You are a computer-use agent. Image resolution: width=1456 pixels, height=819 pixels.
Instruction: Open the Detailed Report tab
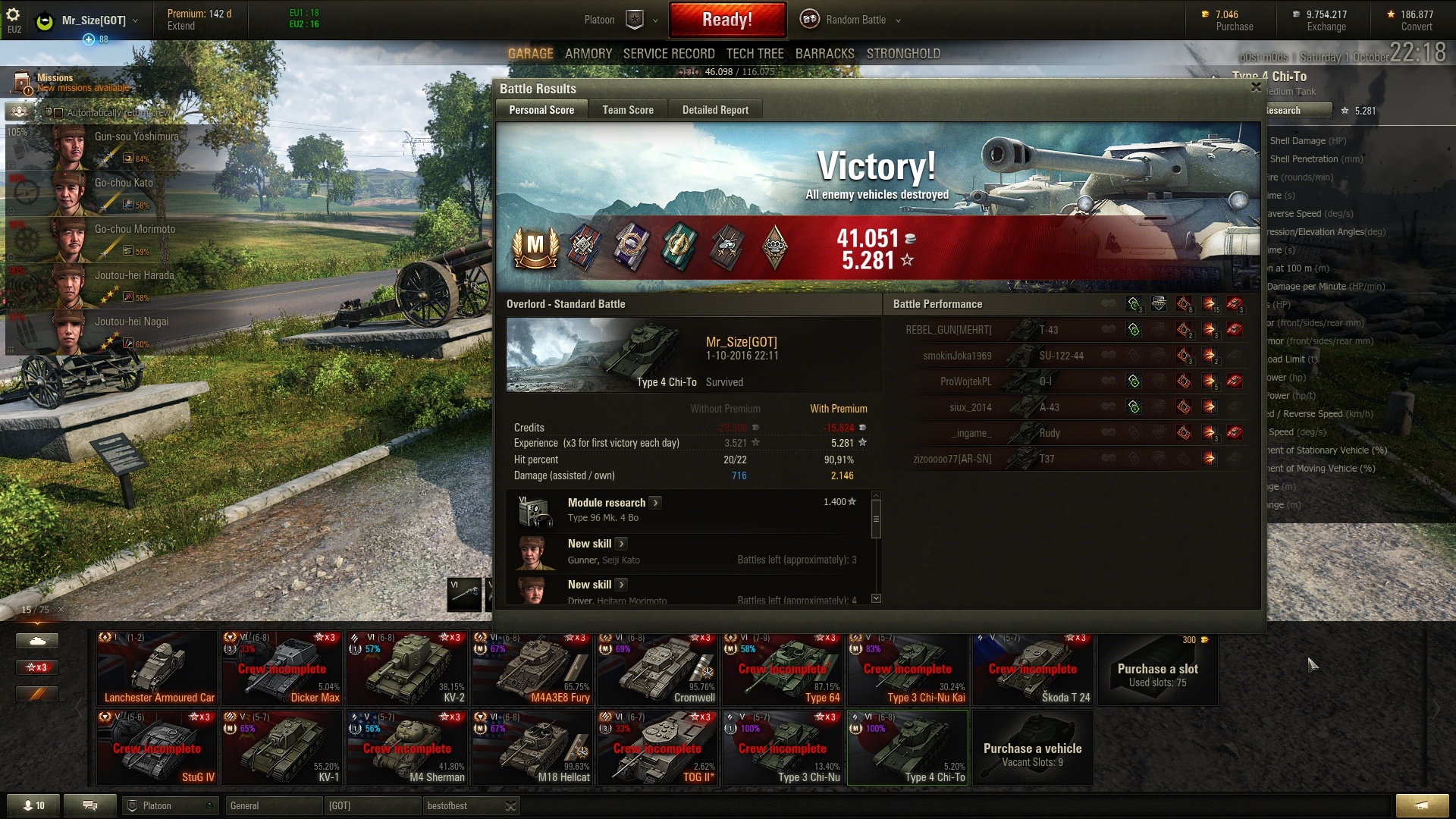(x=714, y=110)
